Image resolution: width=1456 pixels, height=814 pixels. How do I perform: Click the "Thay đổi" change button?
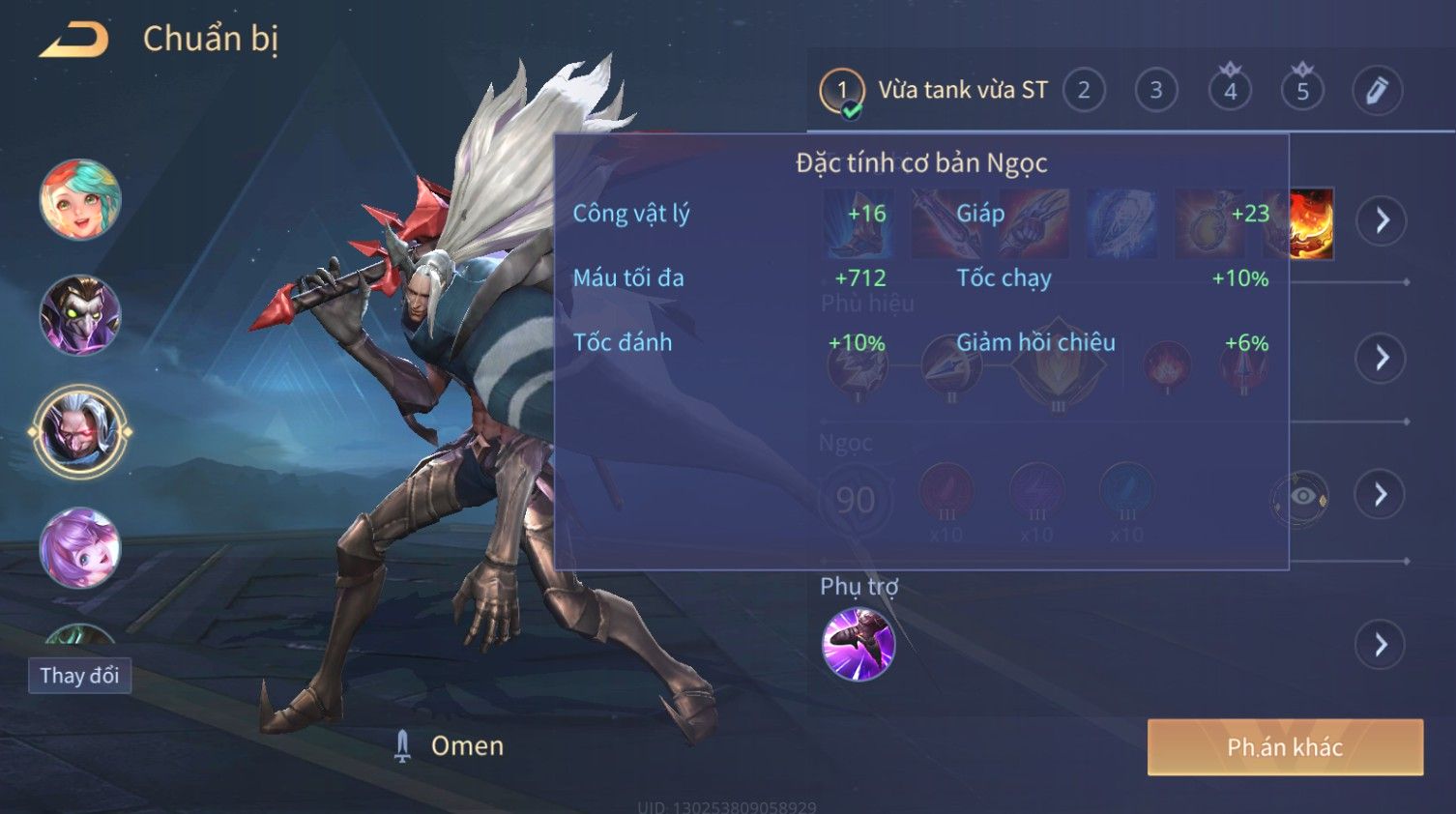pos(79,676)
